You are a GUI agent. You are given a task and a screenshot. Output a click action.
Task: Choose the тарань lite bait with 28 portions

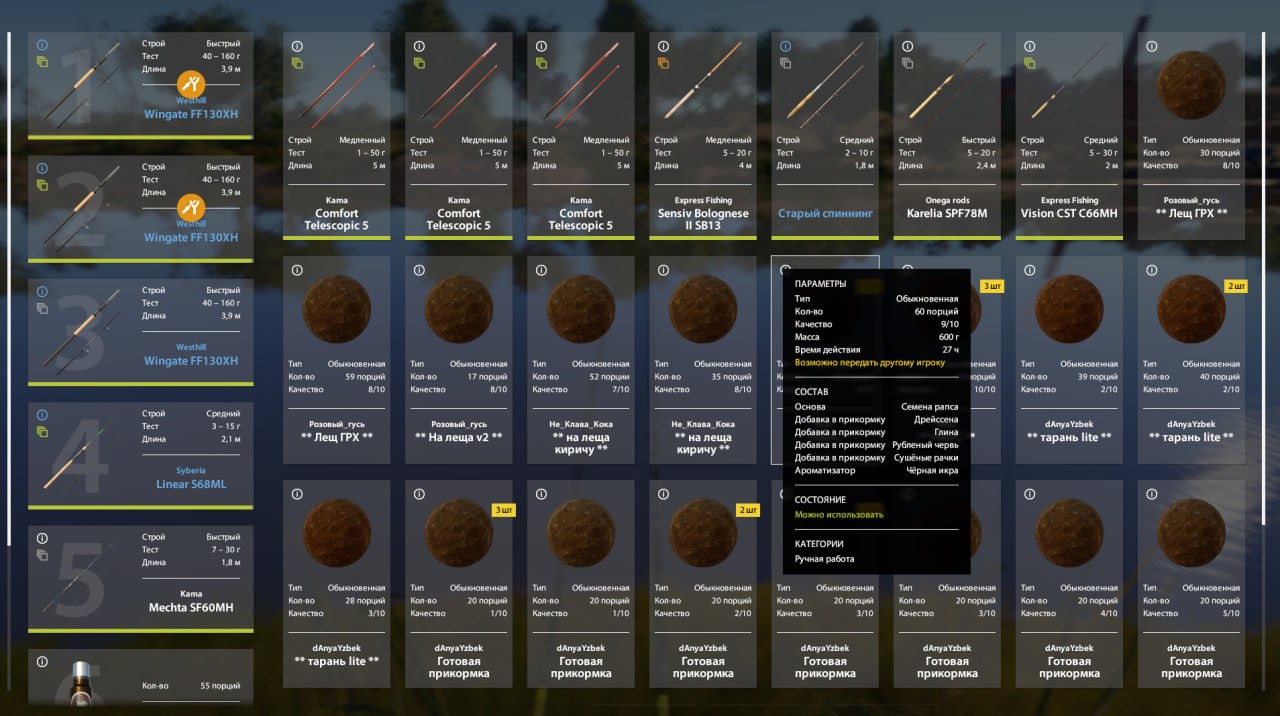tap(337, 583)
